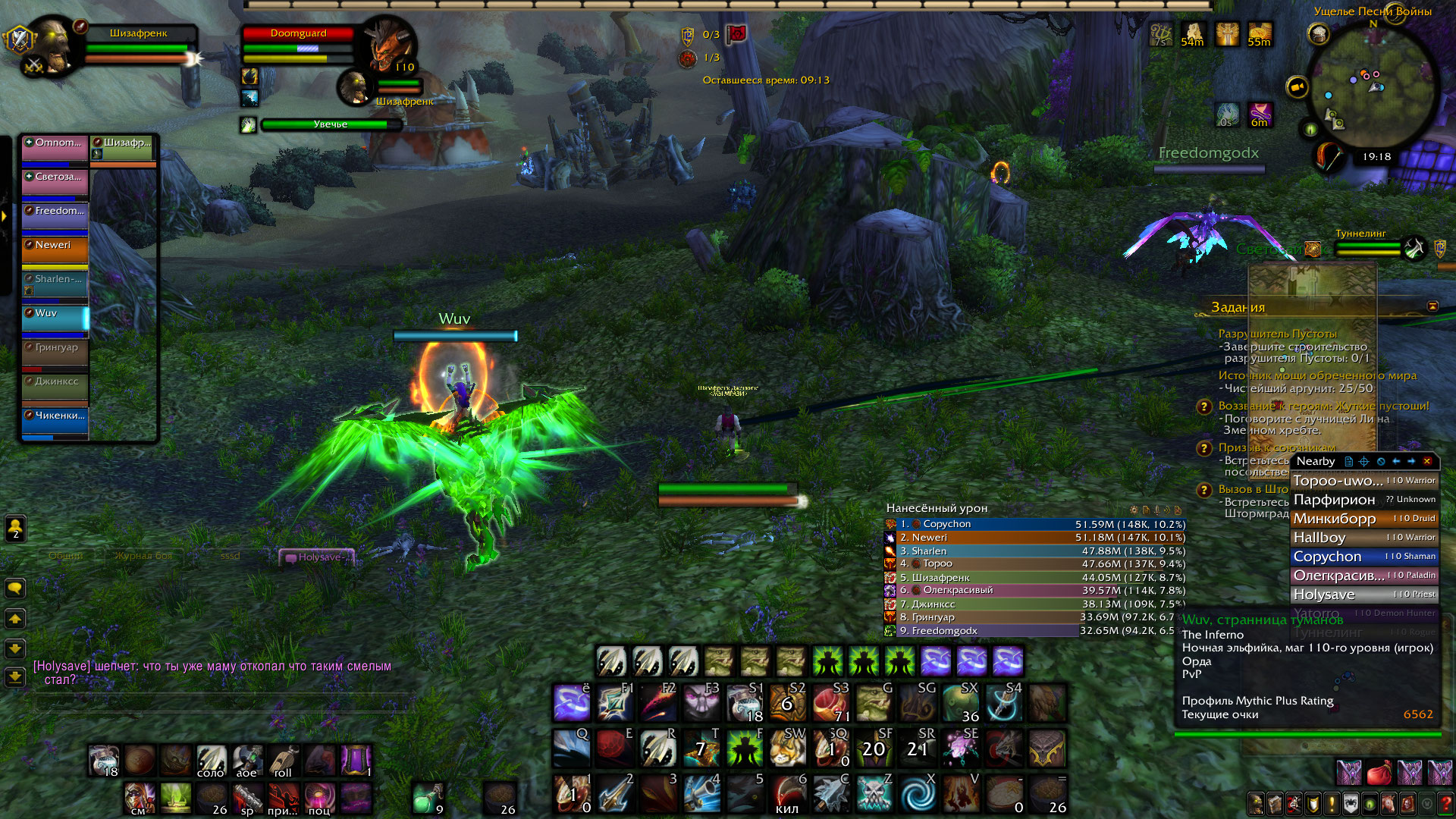Open the red loot sack bag
Viewport: 1456px width, 819px height.
[x=1379, y=773]
